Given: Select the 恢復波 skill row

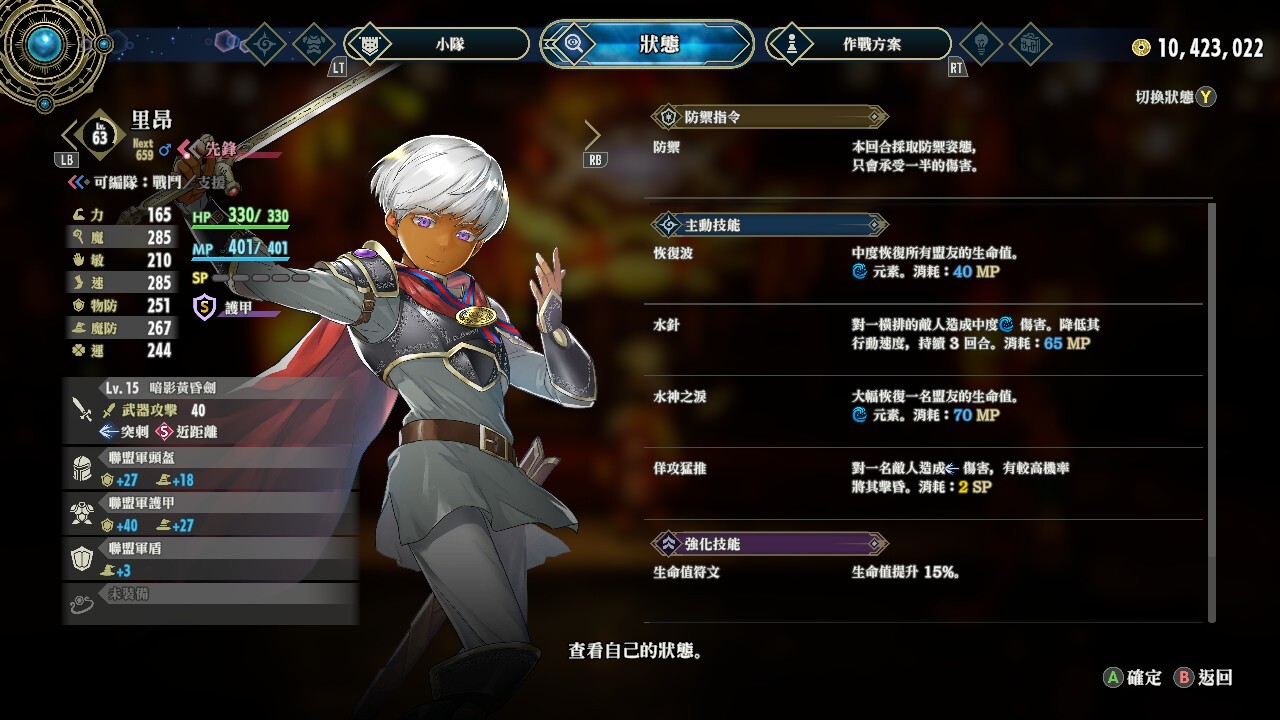Looking at the screenshot, I should click(925, 263).
